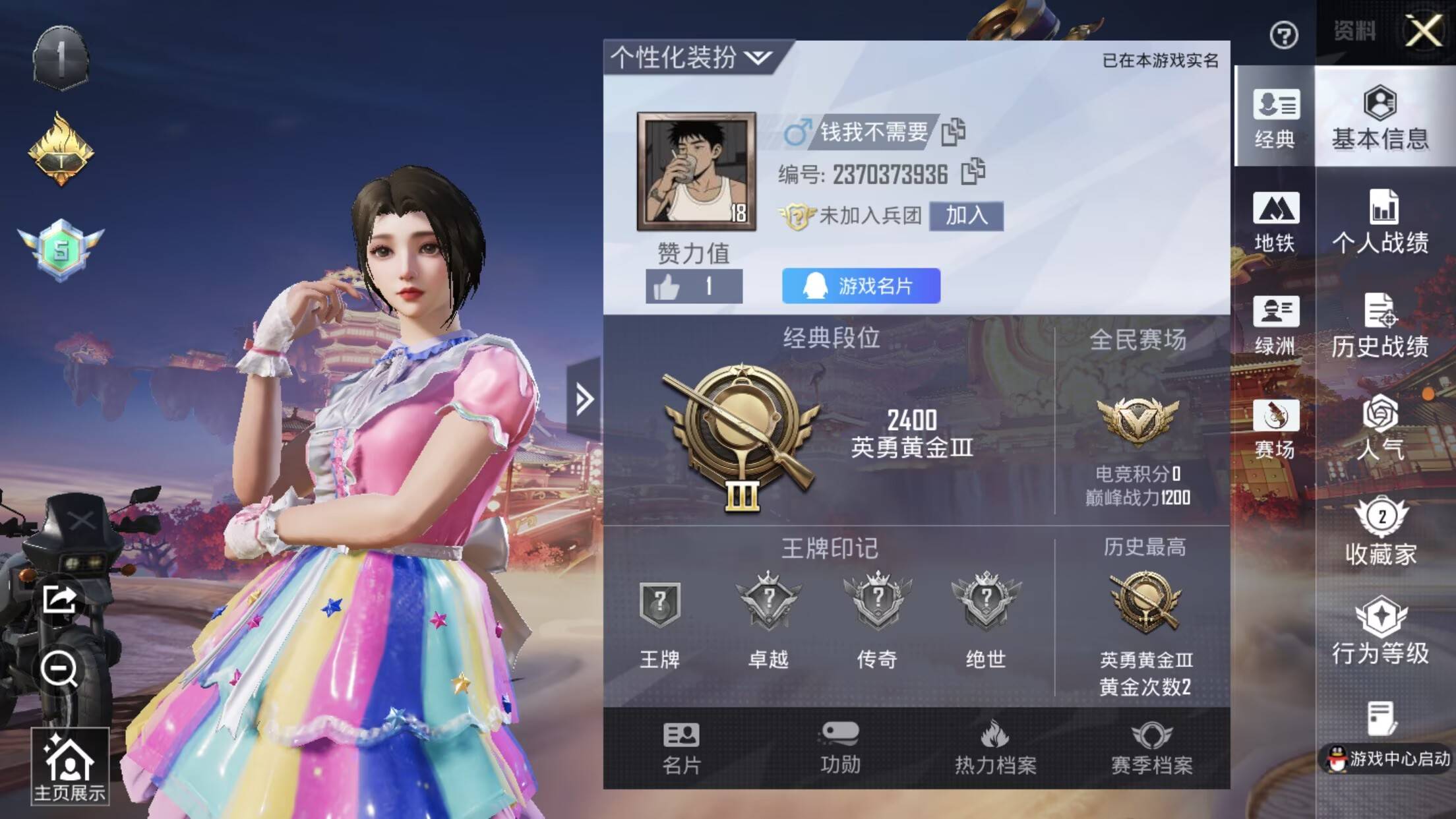
Task: Select the 热力档案 tab
Action: [x=995, y=747]
